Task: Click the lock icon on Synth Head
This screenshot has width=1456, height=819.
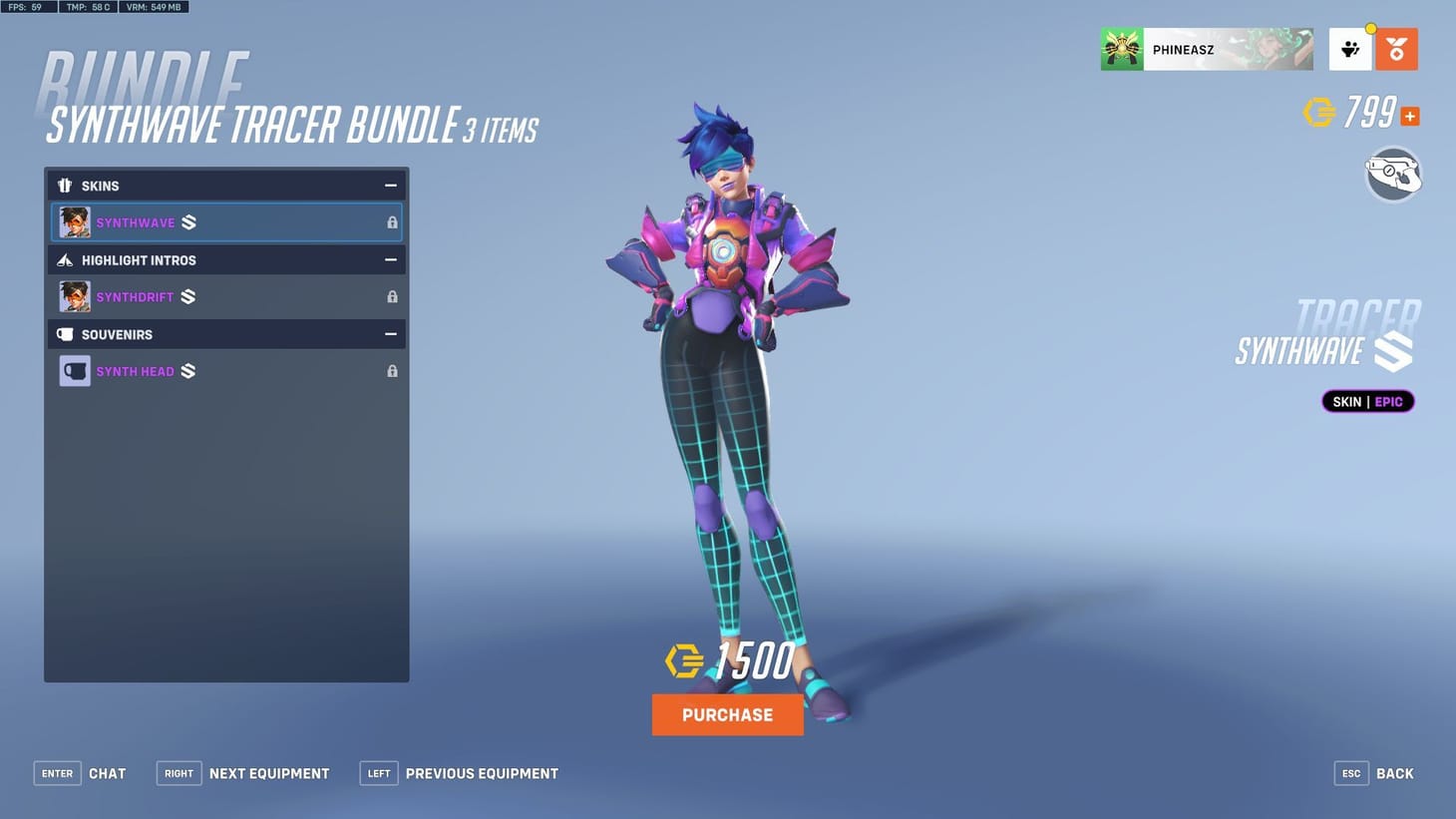Action: pyautogui.click(x=392, y=370)
